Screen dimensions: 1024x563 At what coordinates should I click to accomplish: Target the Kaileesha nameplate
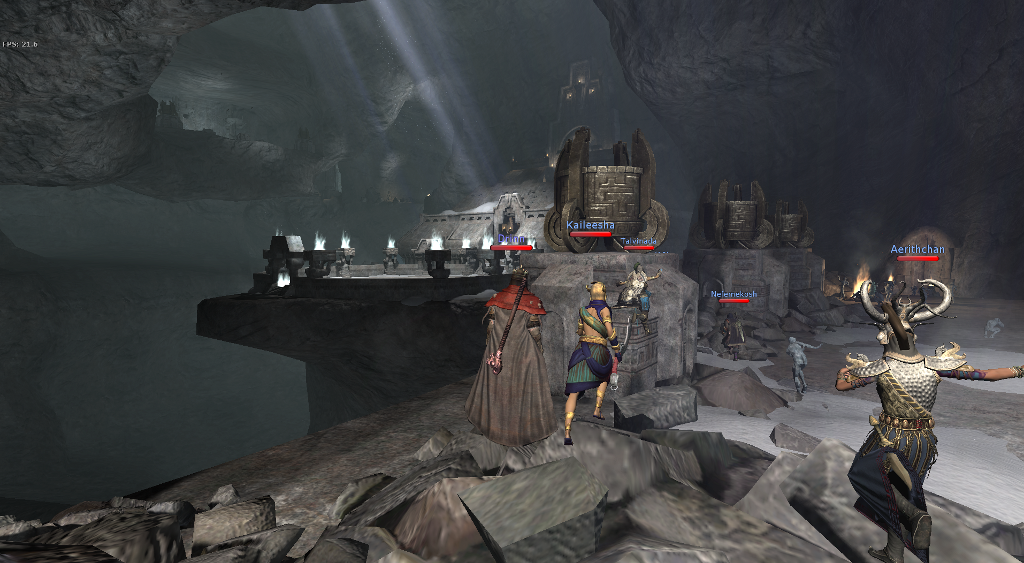[589, 226]
